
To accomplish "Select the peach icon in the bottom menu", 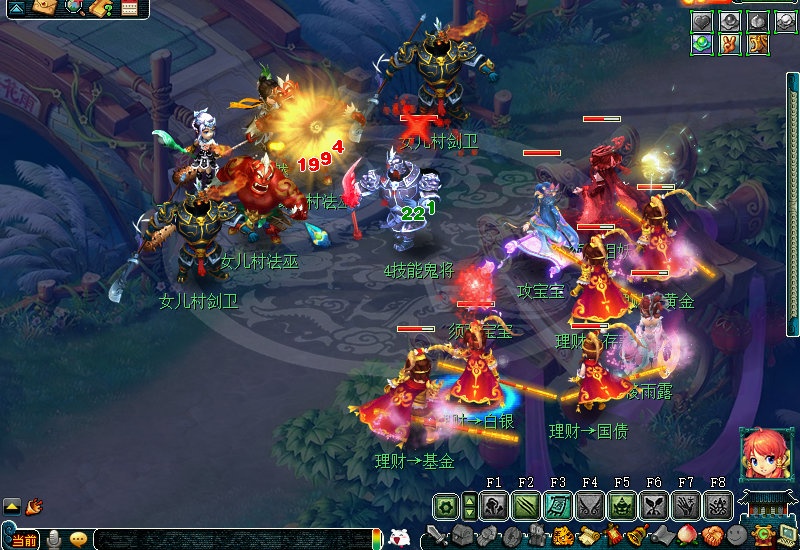I will (x=689, y=536).
